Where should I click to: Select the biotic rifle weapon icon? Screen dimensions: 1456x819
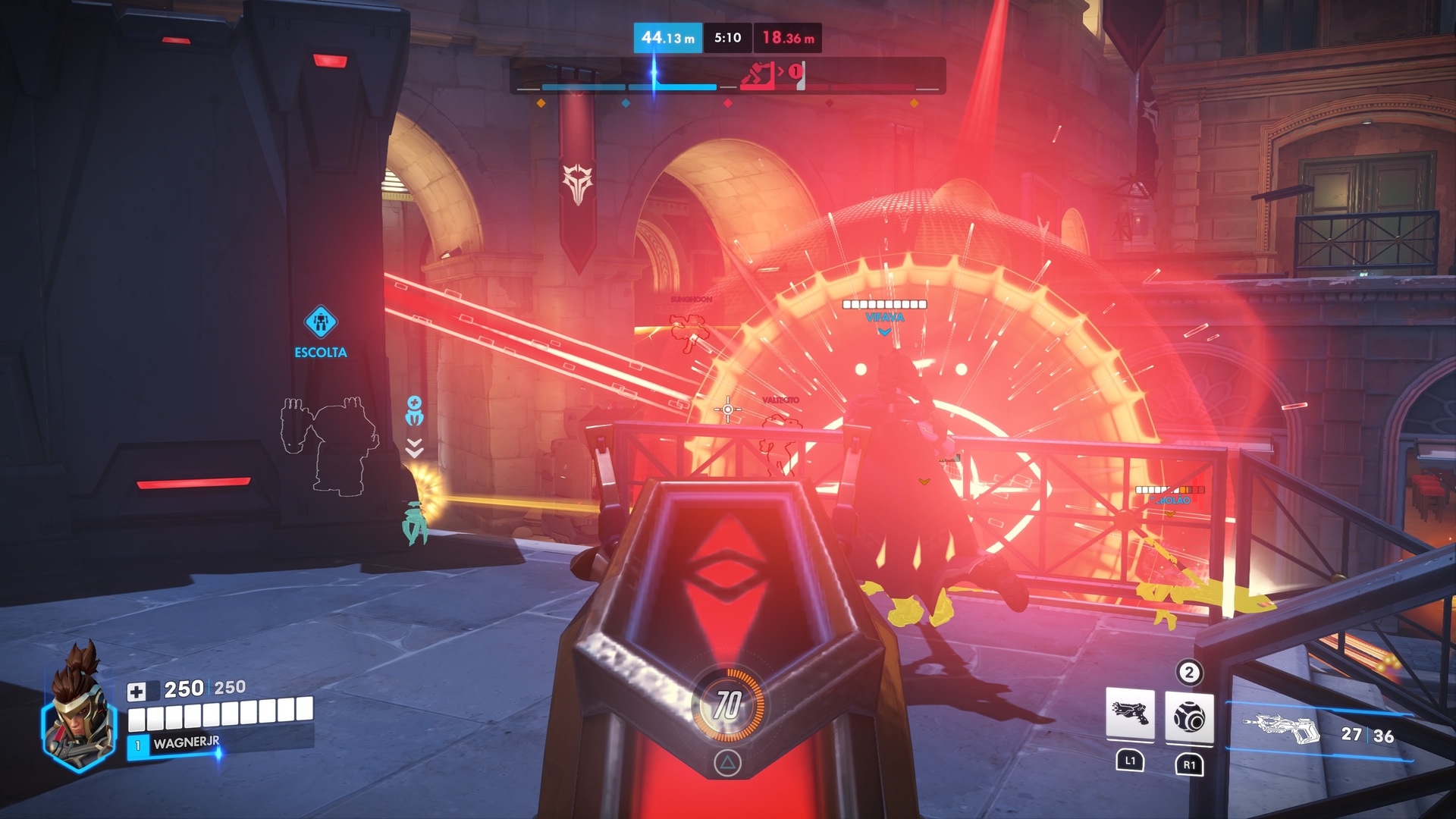coord(1281,730)
